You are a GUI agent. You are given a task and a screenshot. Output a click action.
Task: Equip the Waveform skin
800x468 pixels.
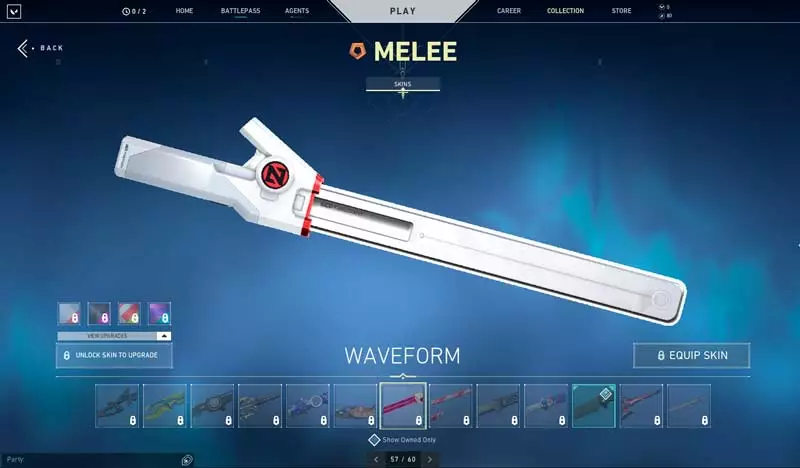click(691, 355)
